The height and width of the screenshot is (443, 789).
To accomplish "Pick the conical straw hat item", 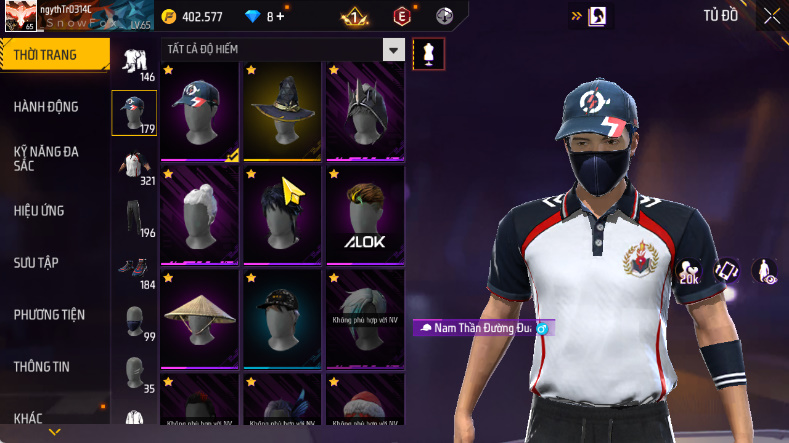I will 200,320.
